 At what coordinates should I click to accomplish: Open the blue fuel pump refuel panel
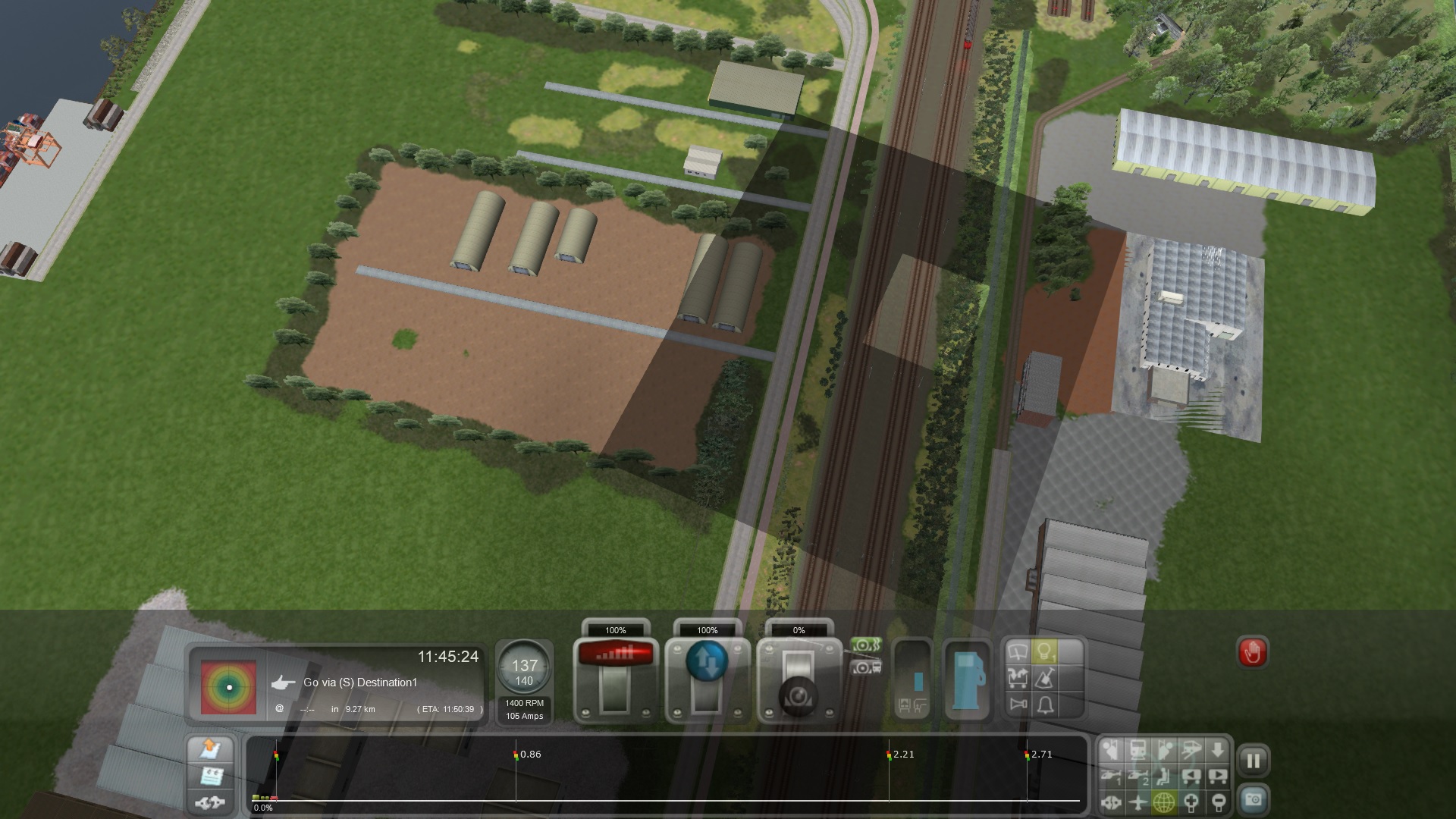pyautogui.click(x=968, y=679)
